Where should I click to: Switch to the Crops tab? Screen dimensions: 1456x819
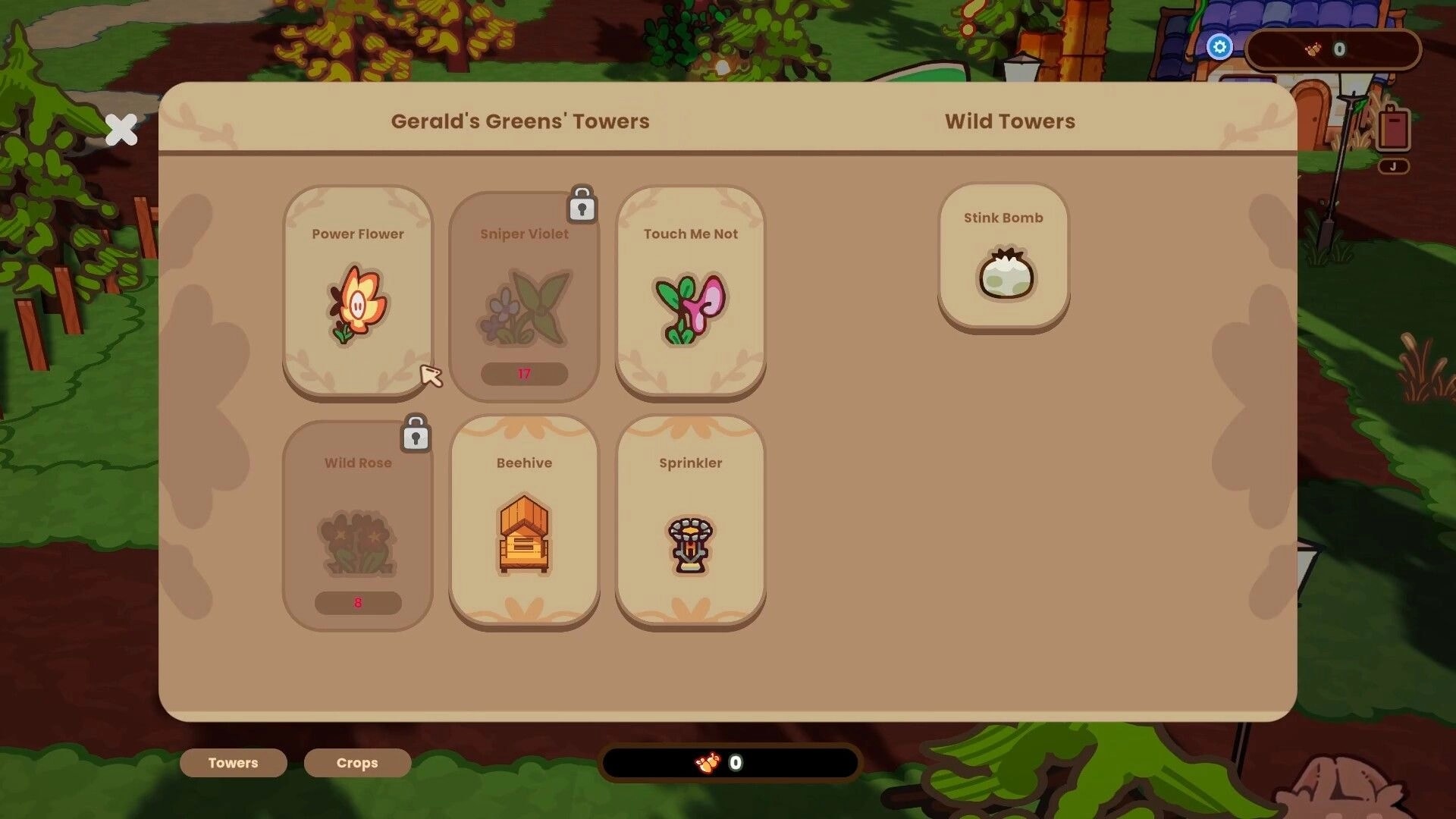pyautogui.click(x=356, y=763)
